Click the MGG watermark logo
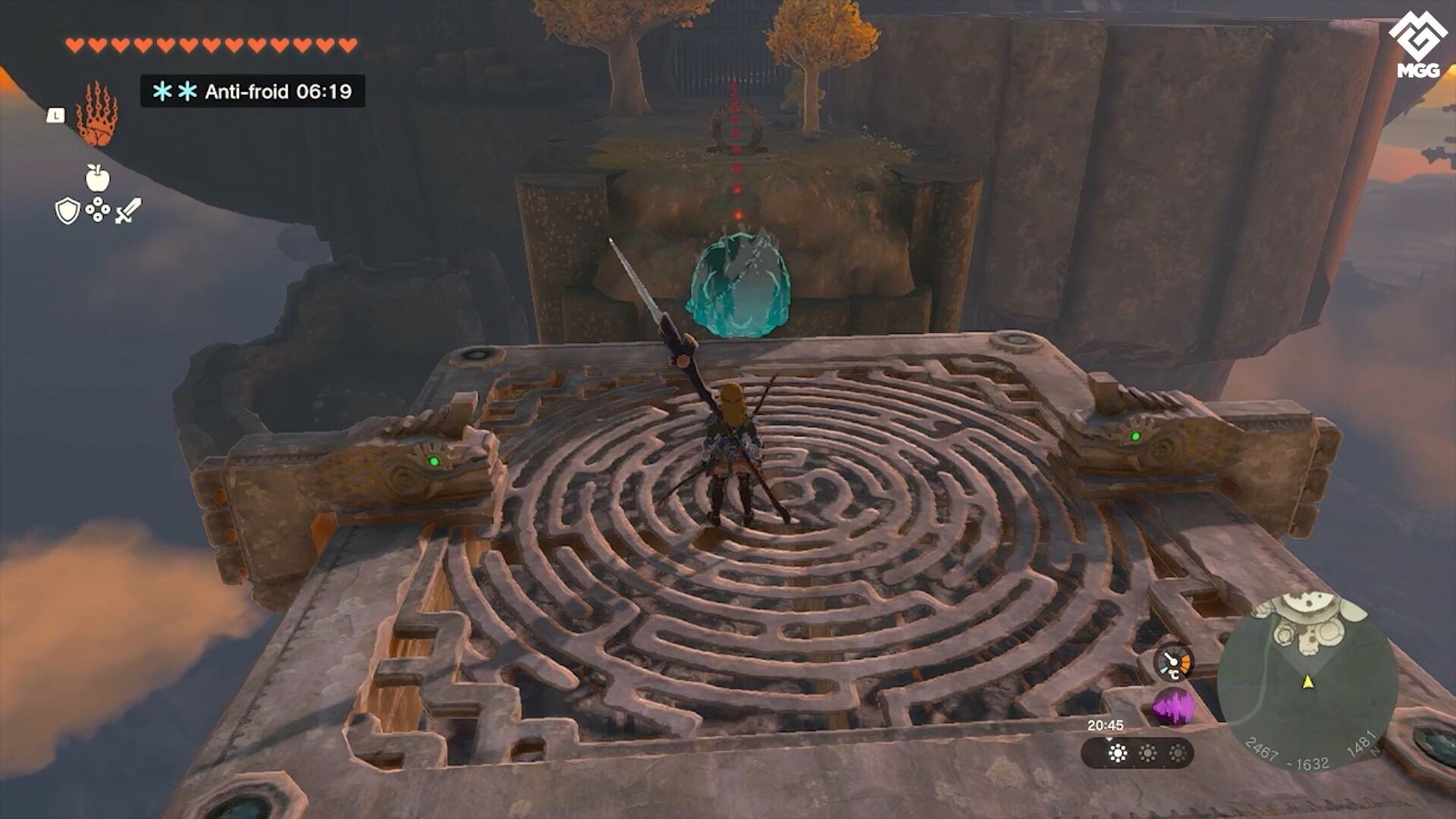 pyautogui.click(x=1417, y=47)
